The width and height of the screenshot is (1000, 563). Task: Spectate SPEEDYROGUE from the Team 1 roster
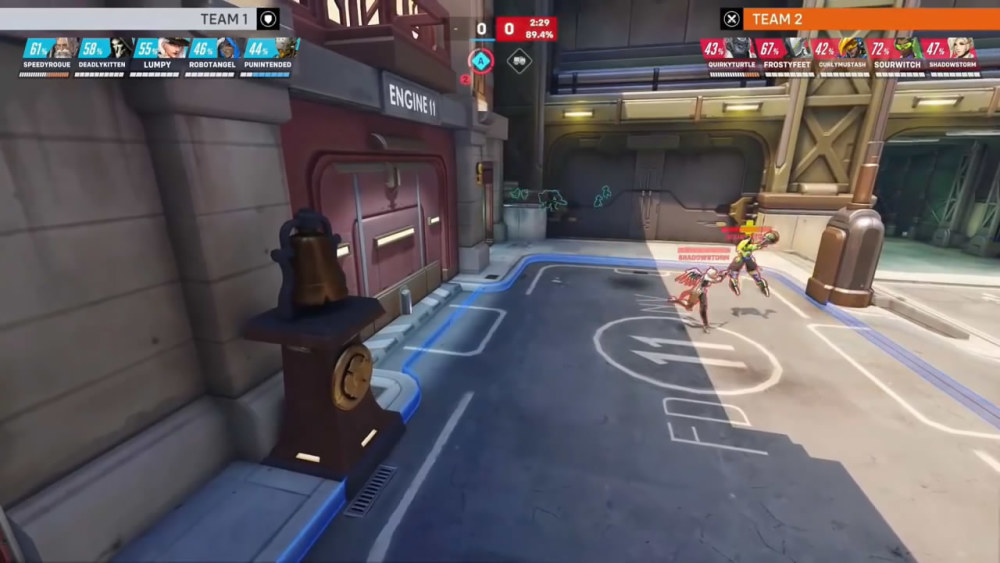click(x=63, y=48)
